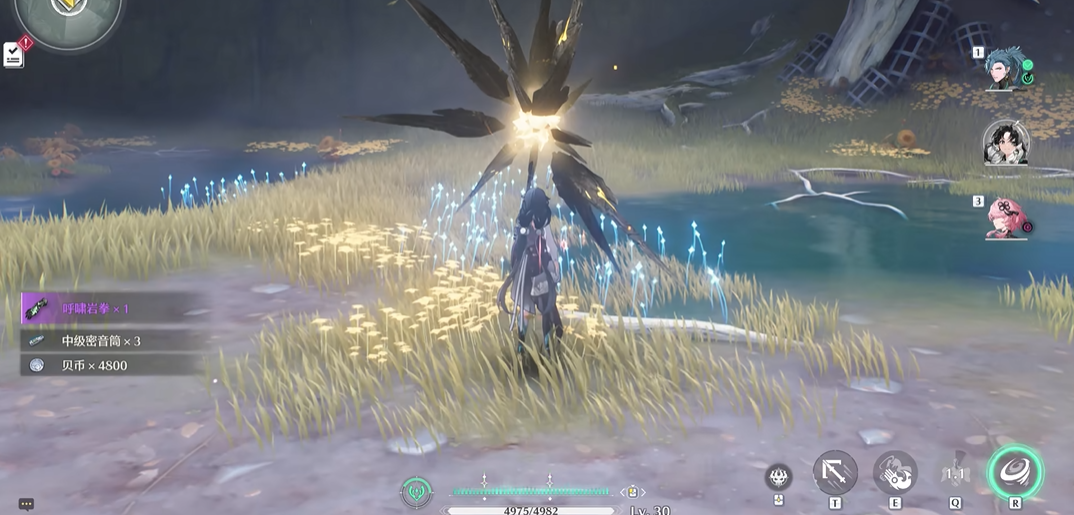The image size is (1074, 515).
Task: Trigger the resonance skill hand icon
Action: (x=895, y=473)
